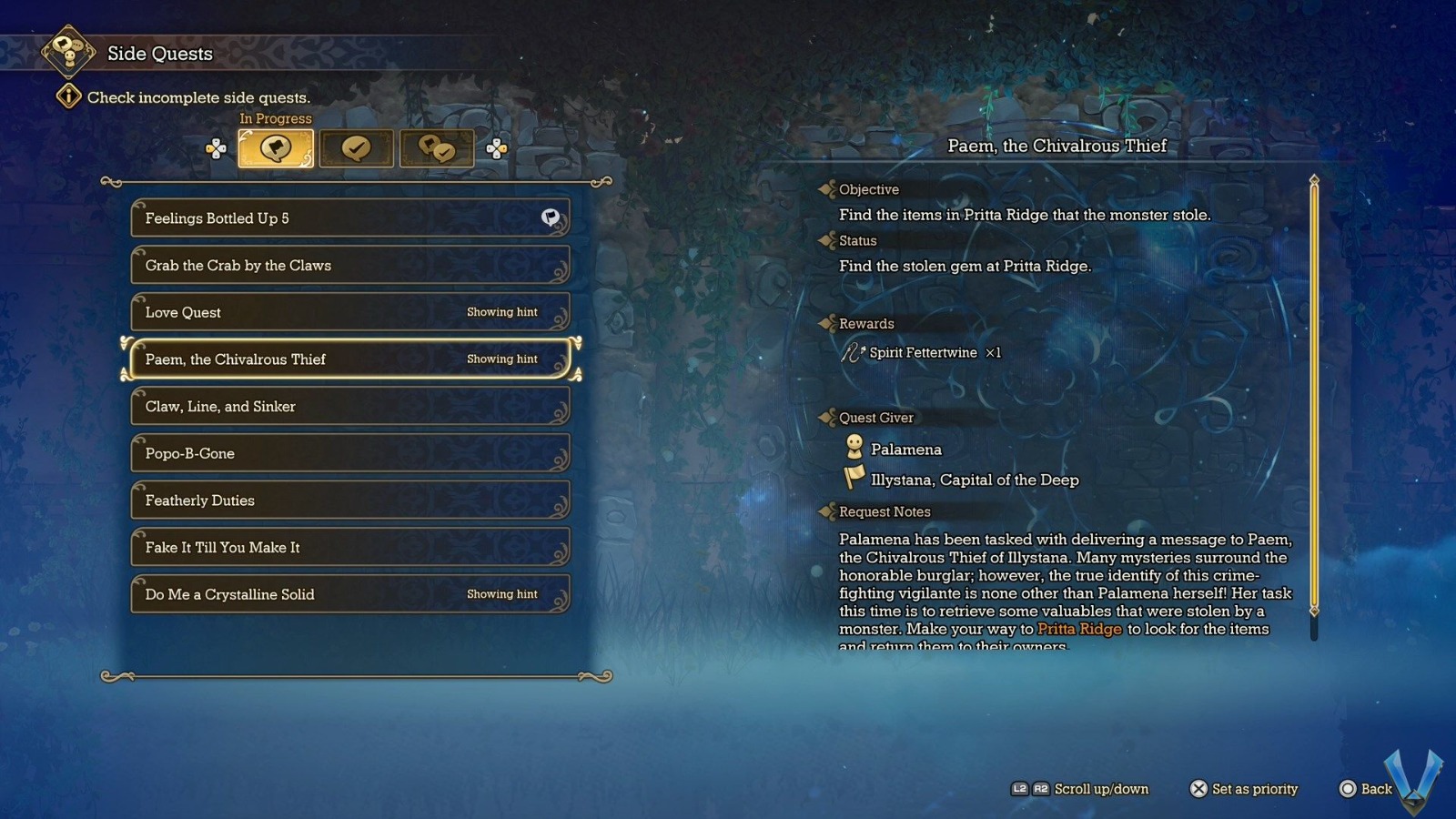Toggle the hint on Do Me a Crystalline Solid

pos(501,593)
